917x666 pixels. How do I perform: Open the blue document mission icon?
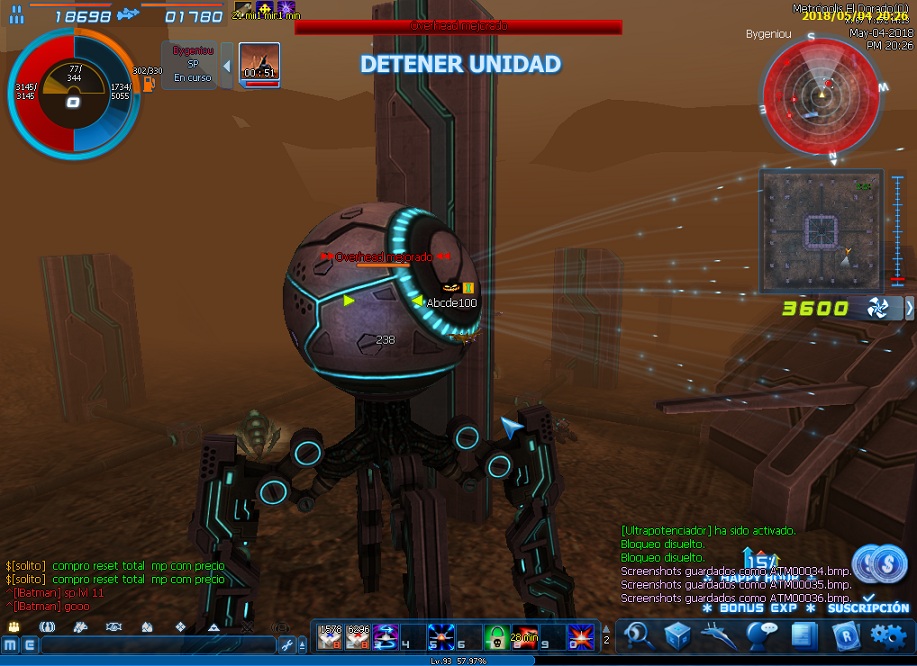tap(803, 635)
